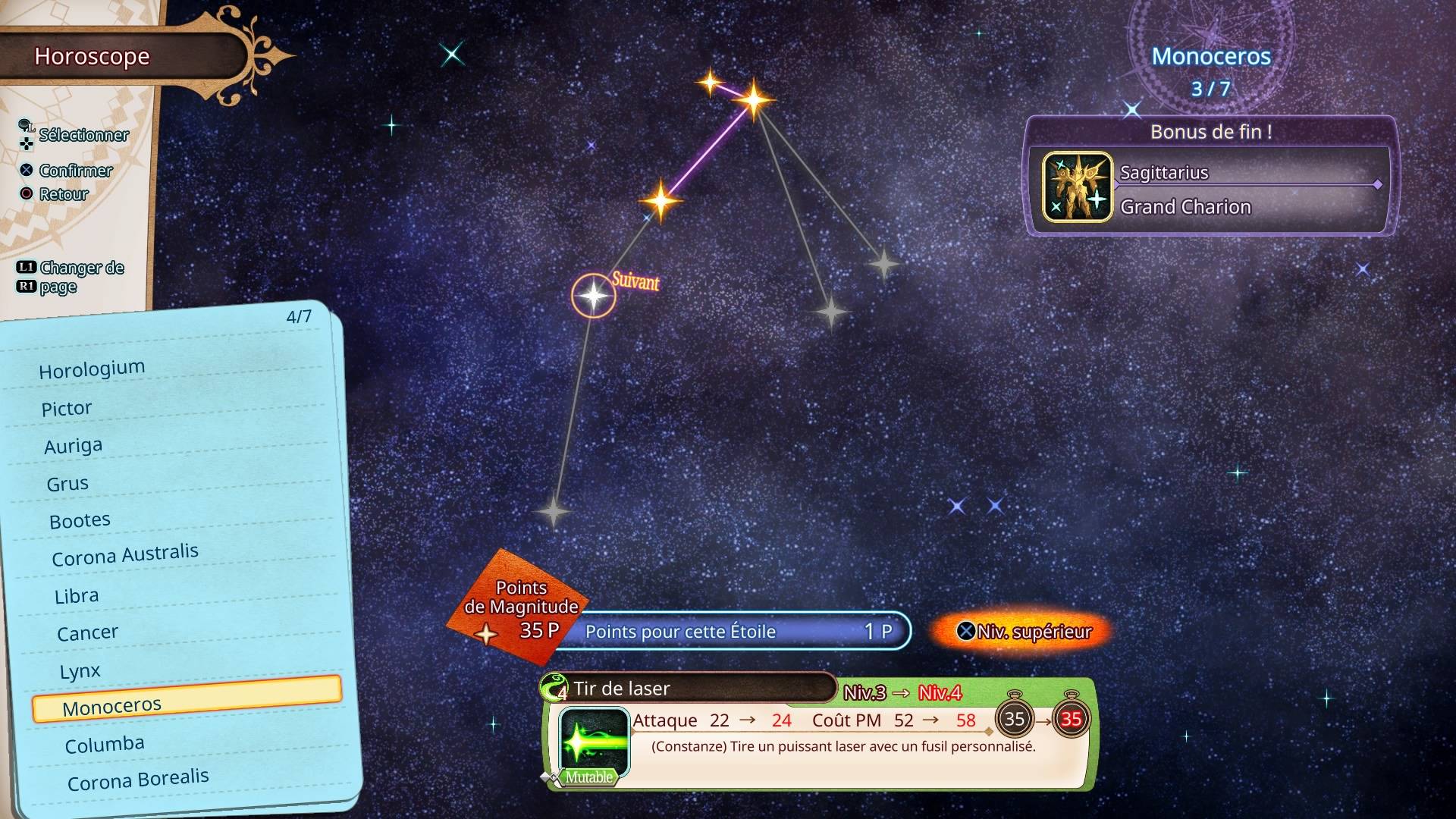Open the Corona Borealis constellation

[x=138, y=780]
